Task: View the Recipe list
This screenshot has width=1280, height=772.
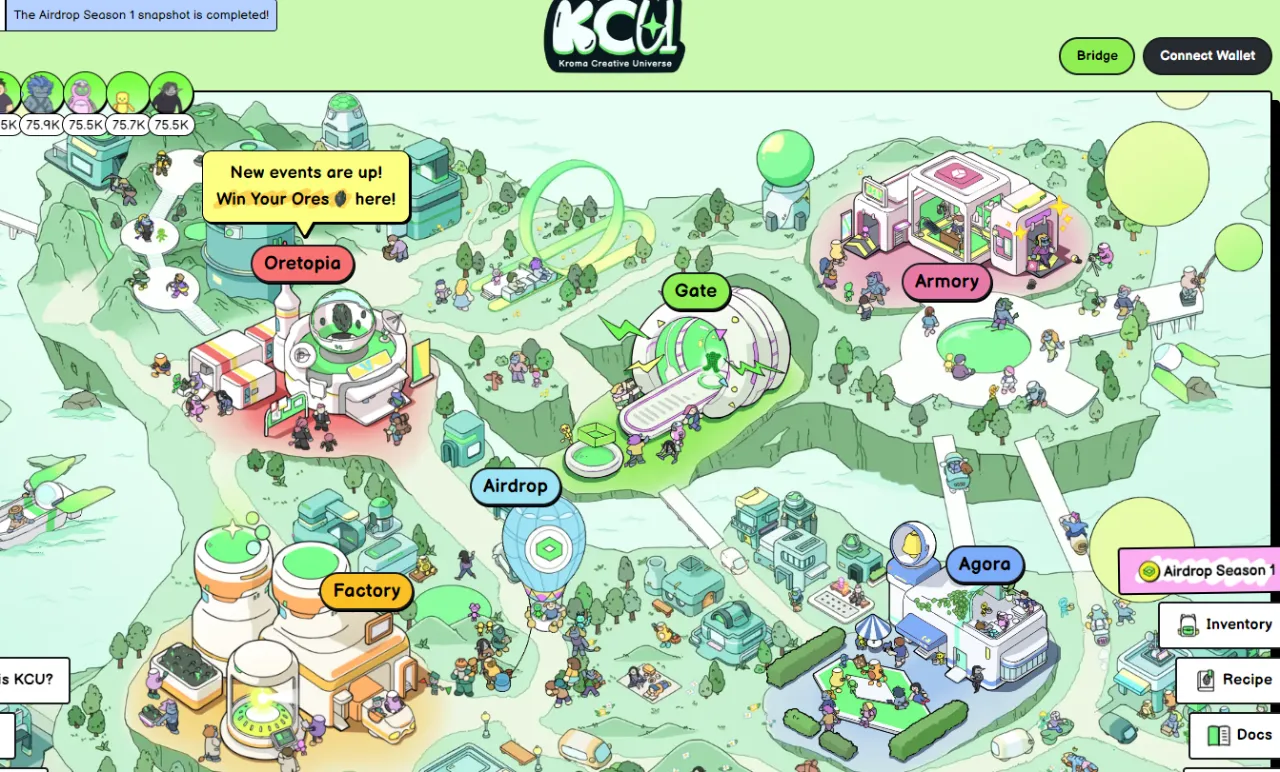Action: [x=1233, y=680]
